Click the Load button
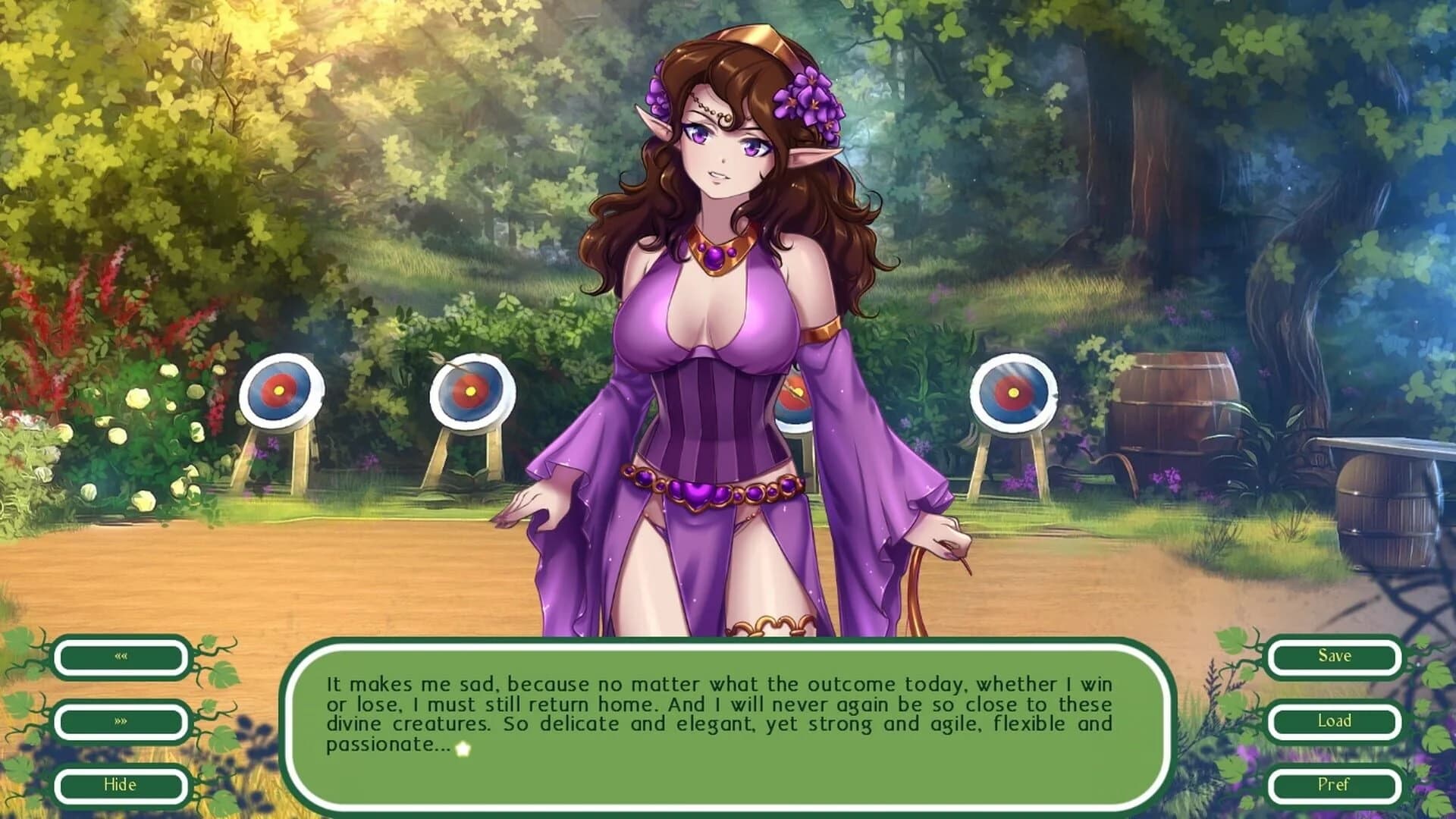This screenshot has height=819, width=1456. [1335, 721]
